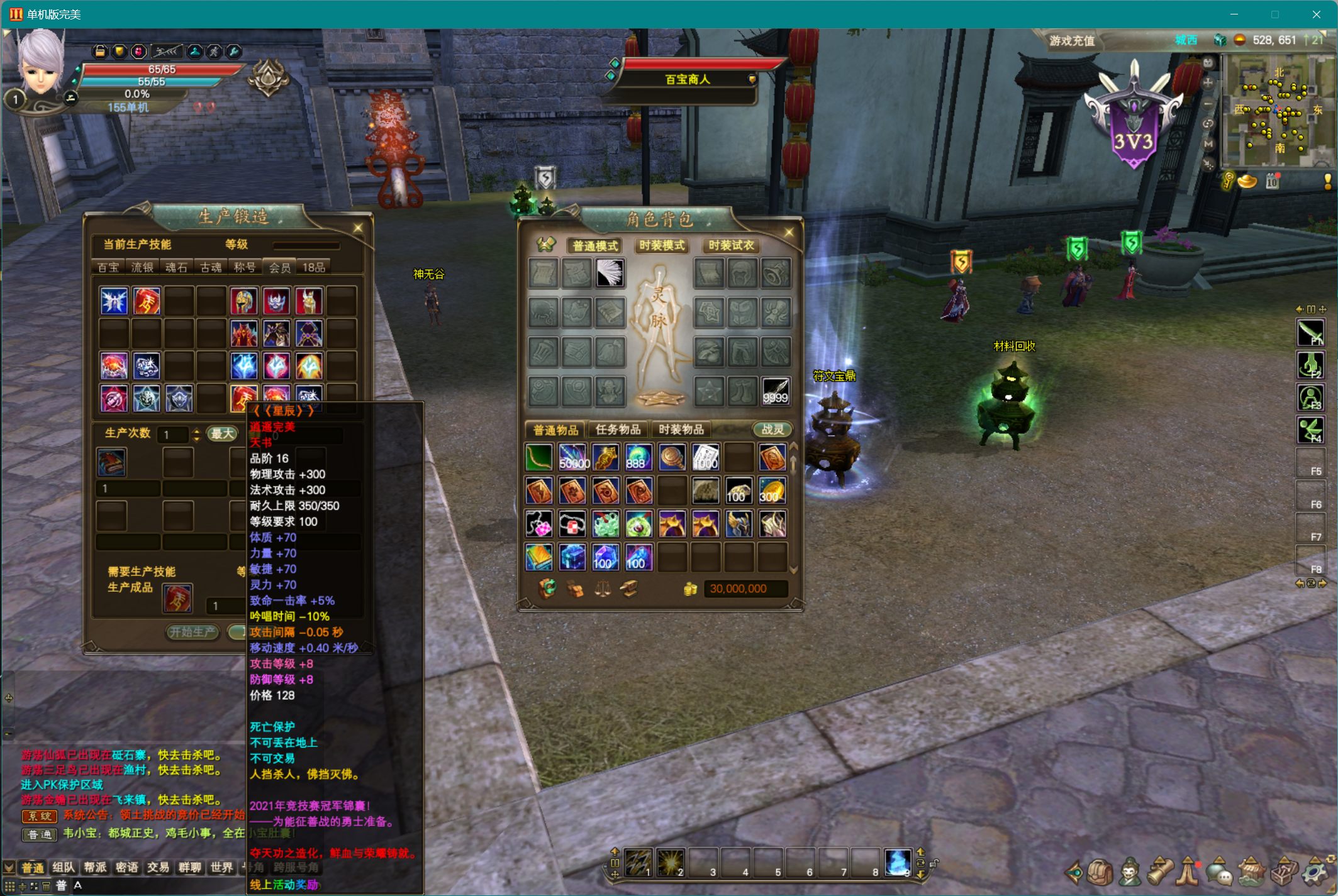Open the 游戏充值 recharge button

click(x=1072, y=41)
